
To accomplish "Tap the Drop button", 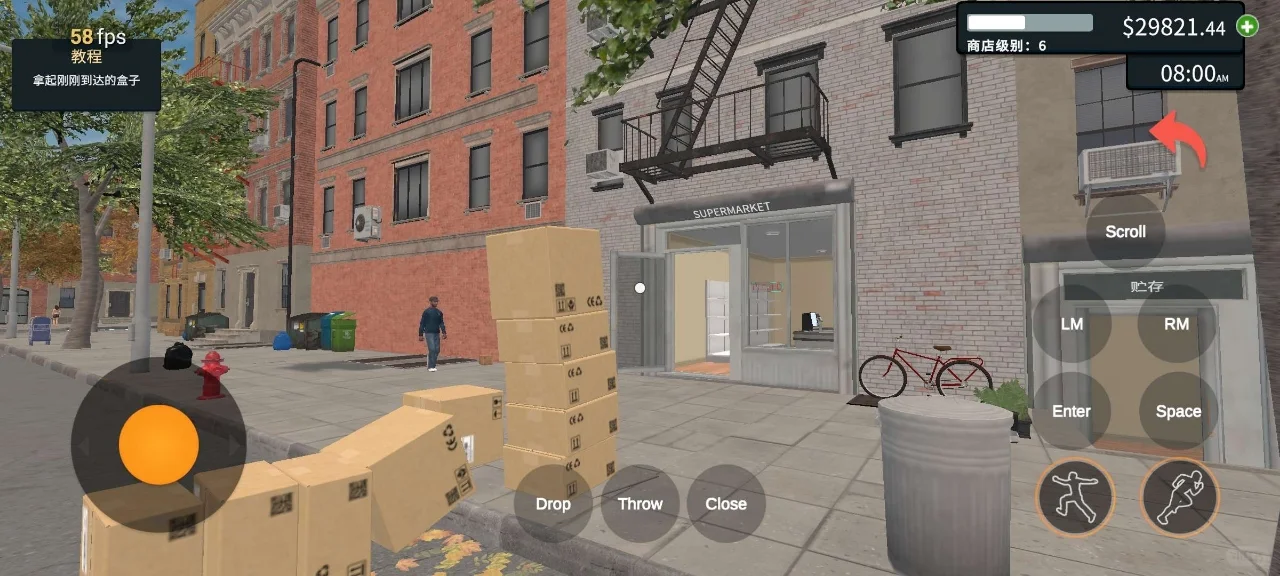I will pos(553,504).
